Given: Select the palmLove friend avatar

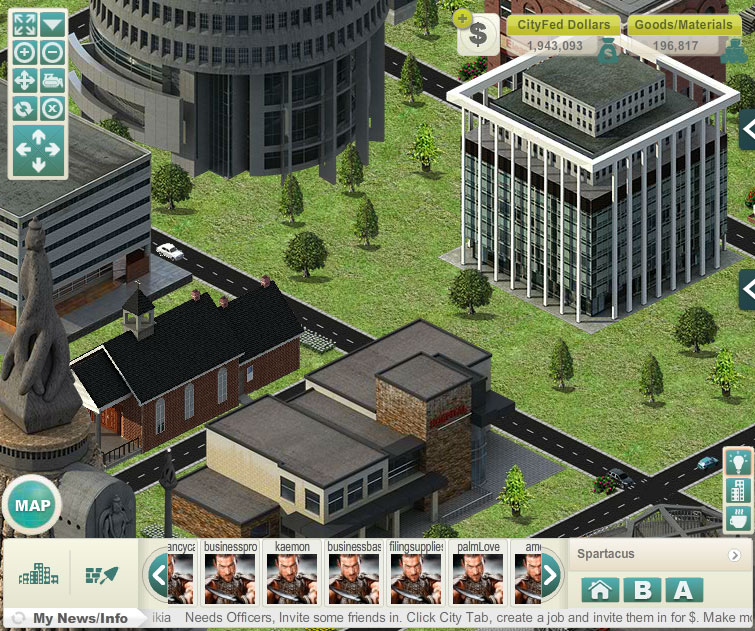Looking at the screenshot, I should click(477, 577).
